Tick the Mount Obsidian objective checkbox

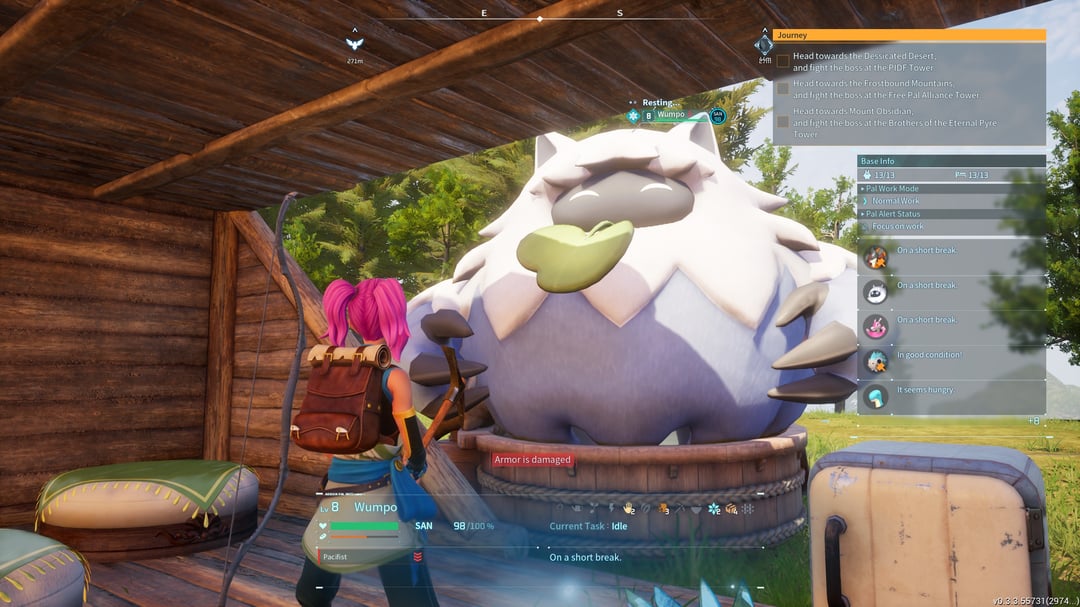tap(783, 121)
